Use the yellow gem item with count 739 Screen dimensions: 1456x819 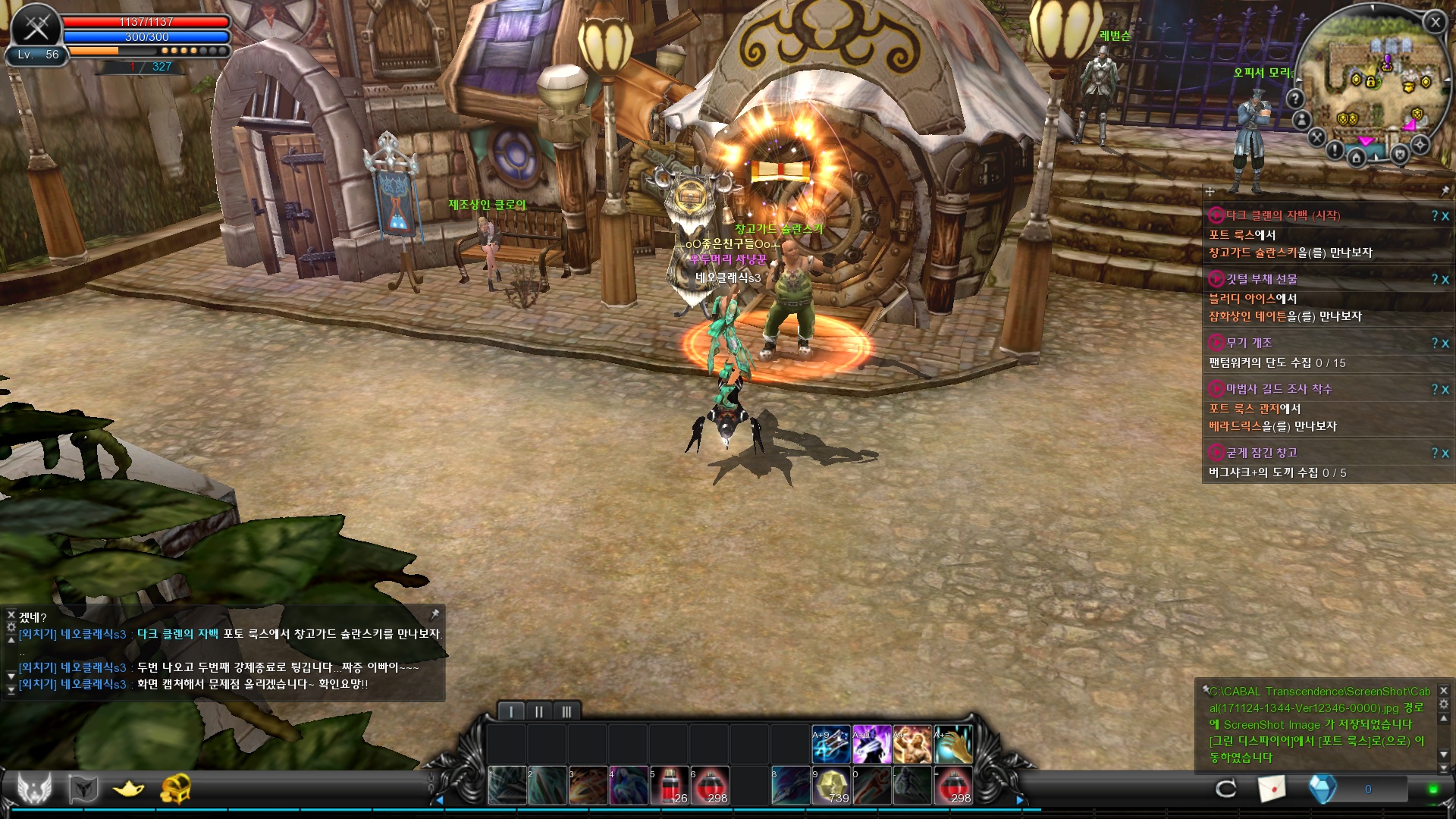(x=832, y=786)
